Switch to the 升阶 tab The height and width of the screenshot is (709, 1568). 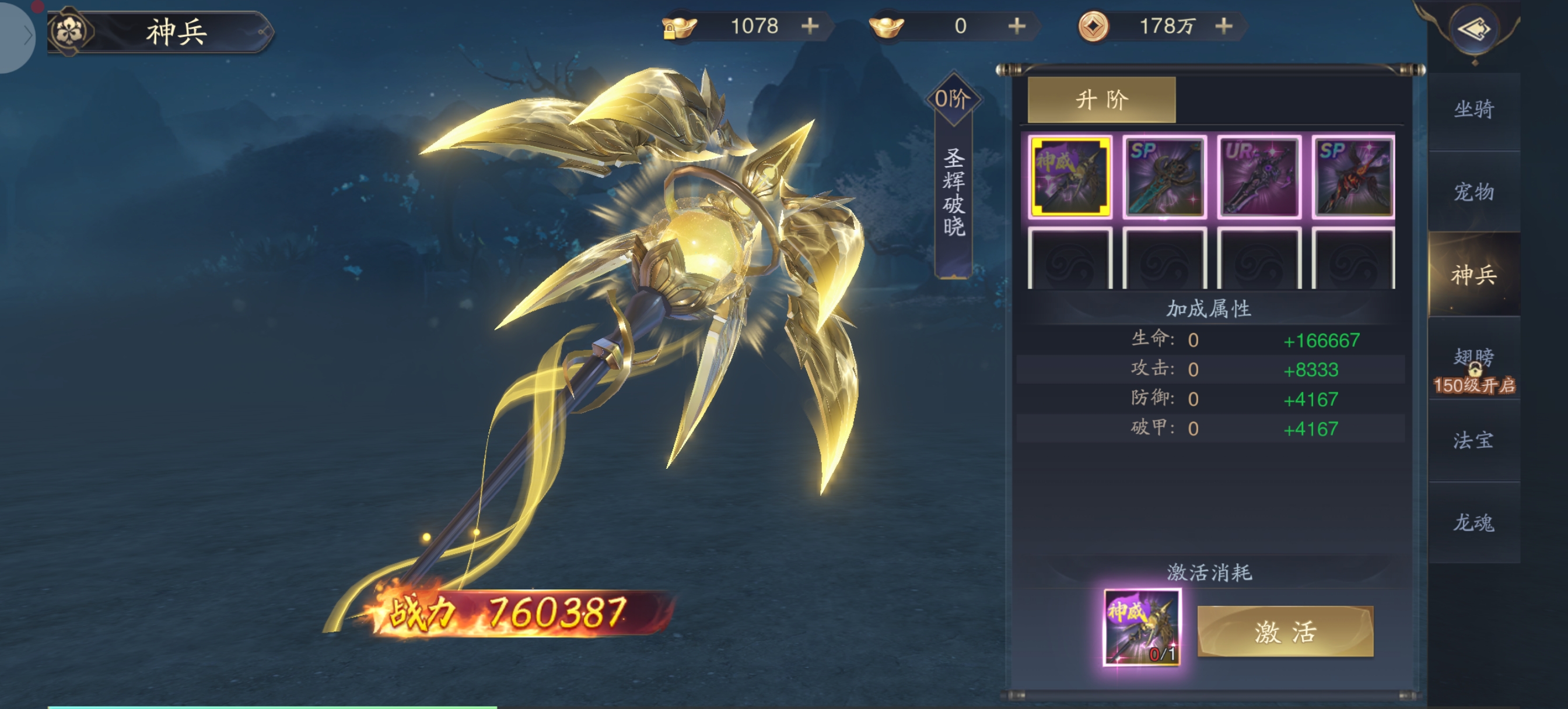click(x=1101, y=99)
